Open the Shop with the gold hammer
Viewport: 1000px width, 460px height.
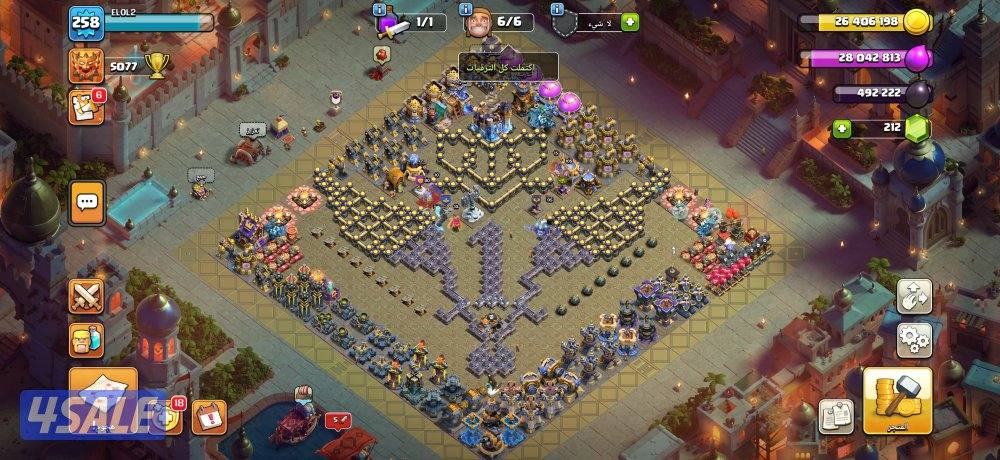click(x=897, y=402)
